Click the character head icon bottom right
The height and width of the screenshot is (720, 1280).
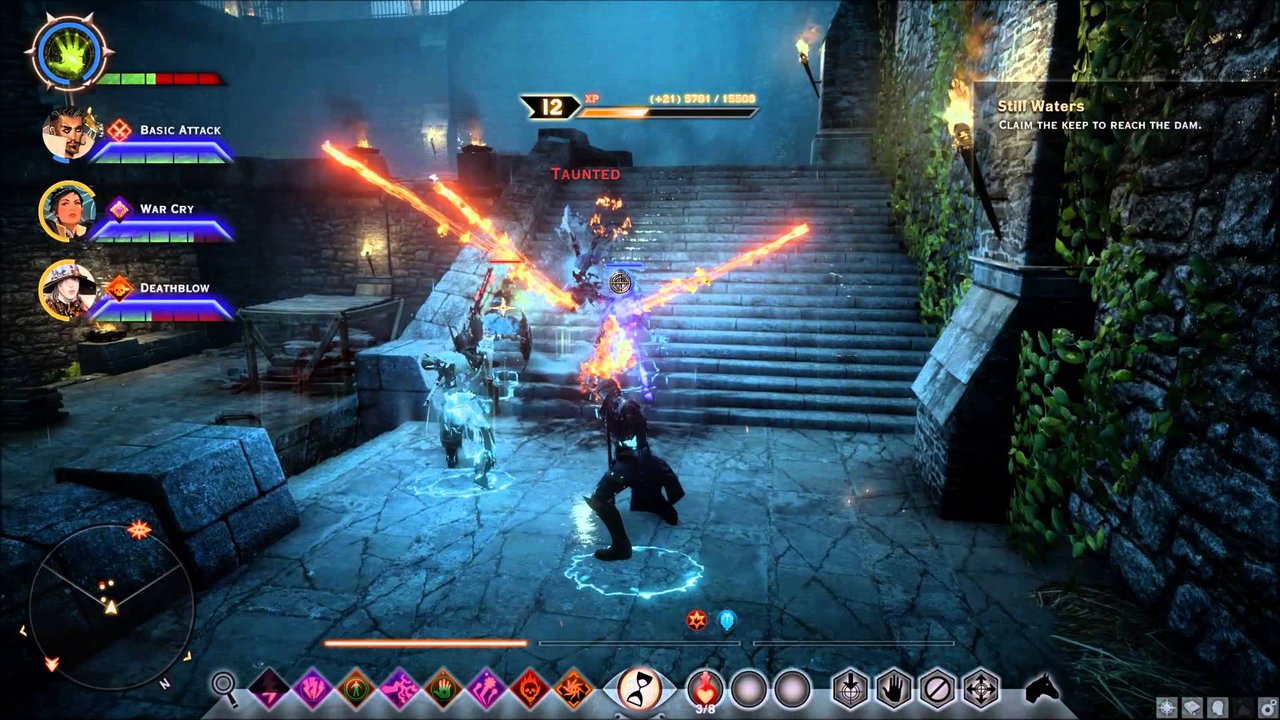(1218, 707)
